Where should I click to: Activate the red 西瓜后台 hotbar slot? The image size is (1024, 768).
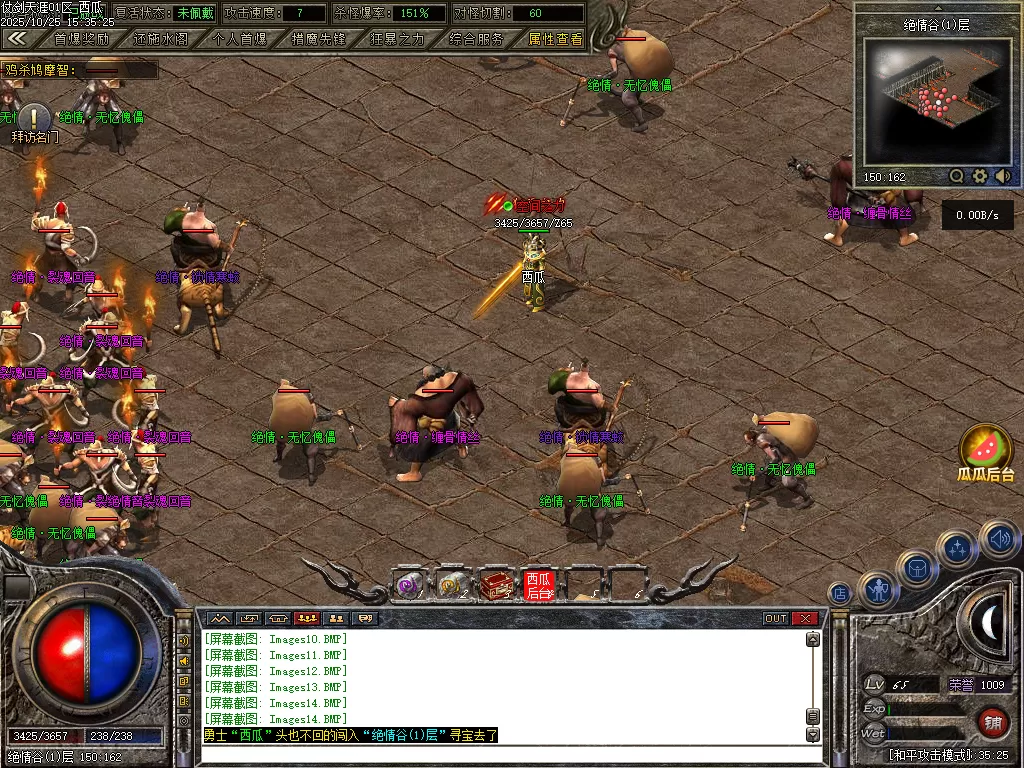538,585
